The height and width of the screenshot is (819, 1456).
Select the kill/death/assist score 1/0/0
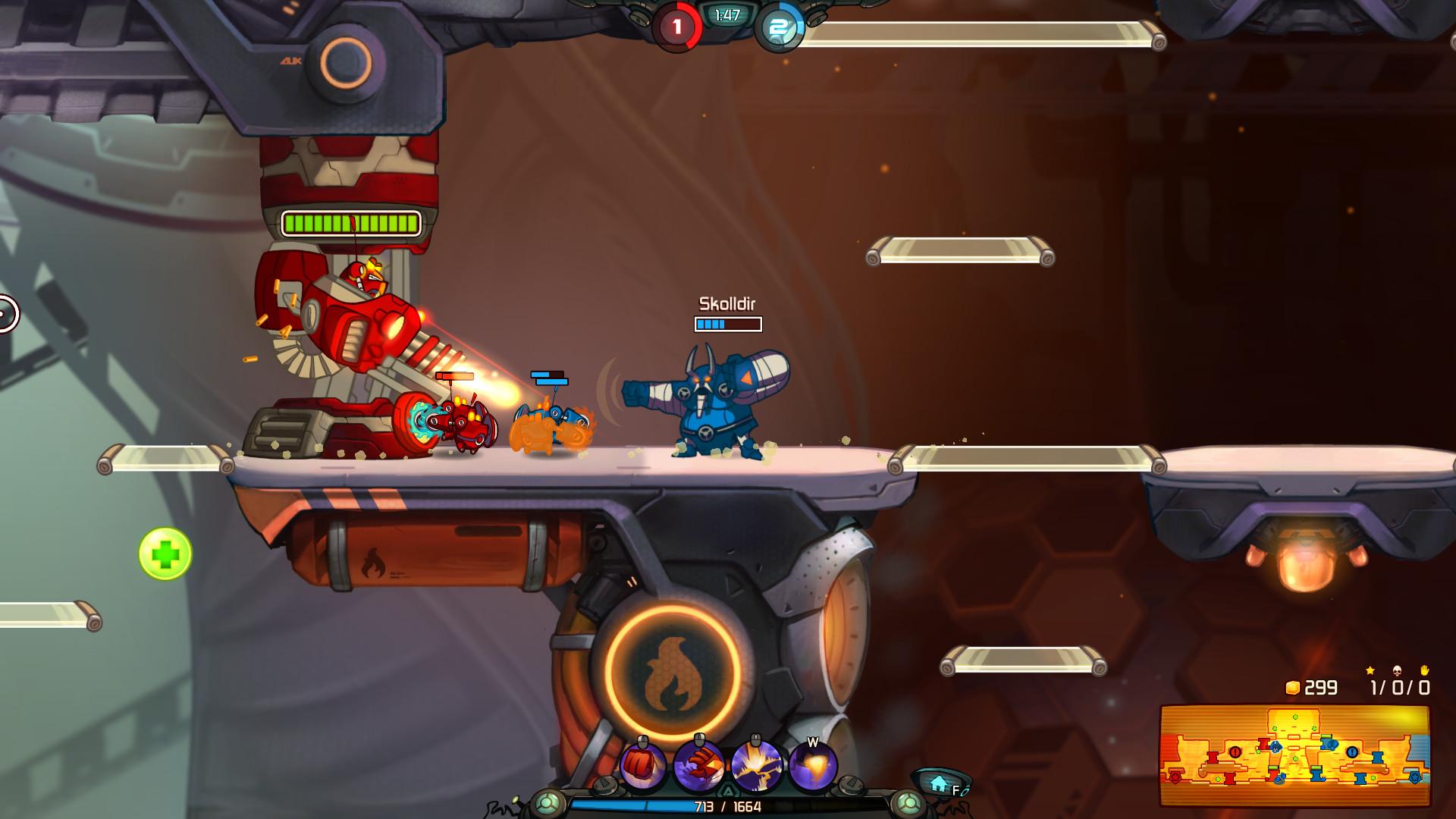click(1399, 689)
